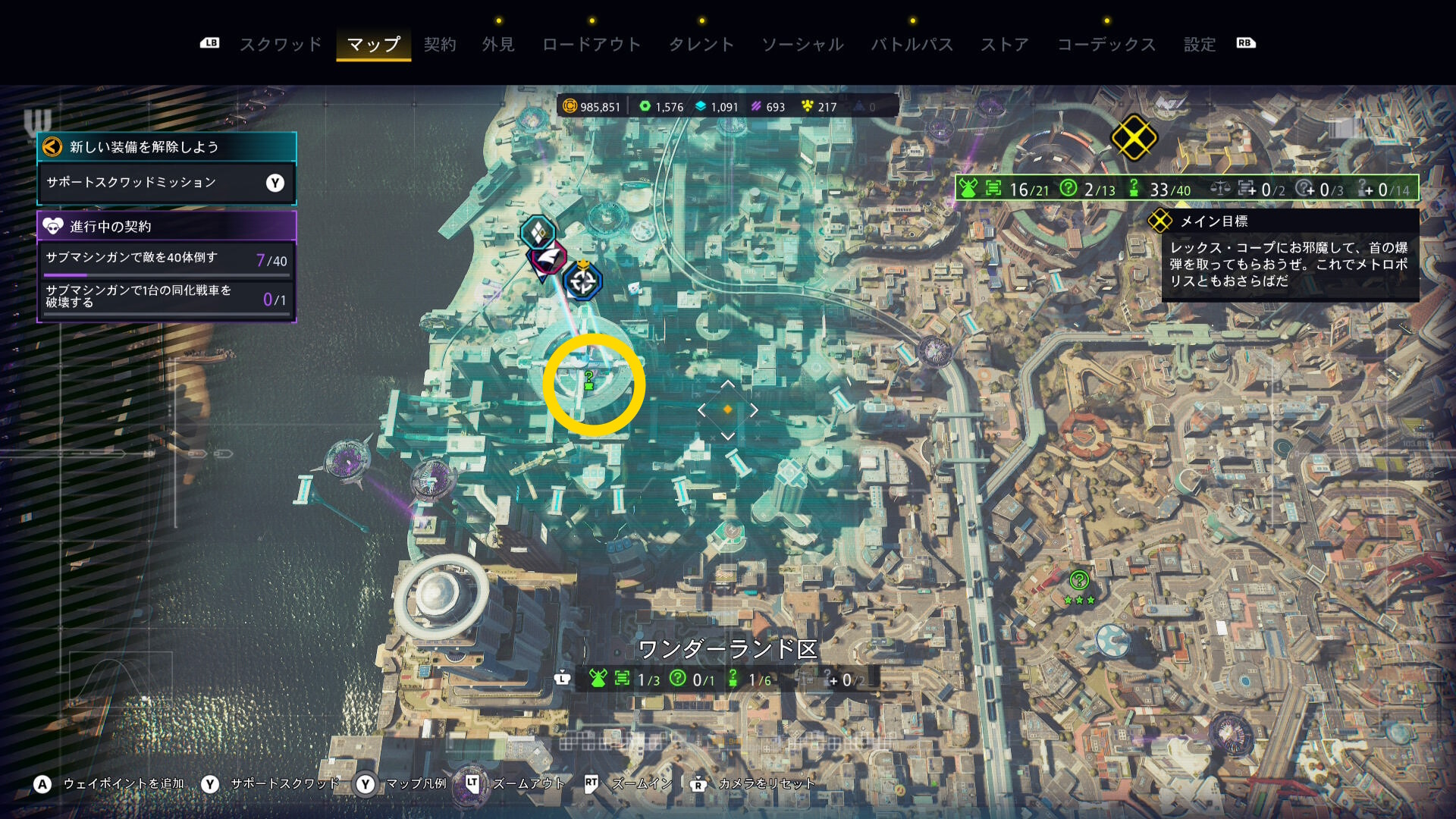This screenshot has height=819, width=1456.
Task: Select the マップ tab
Action: click(x=373, y=45)
